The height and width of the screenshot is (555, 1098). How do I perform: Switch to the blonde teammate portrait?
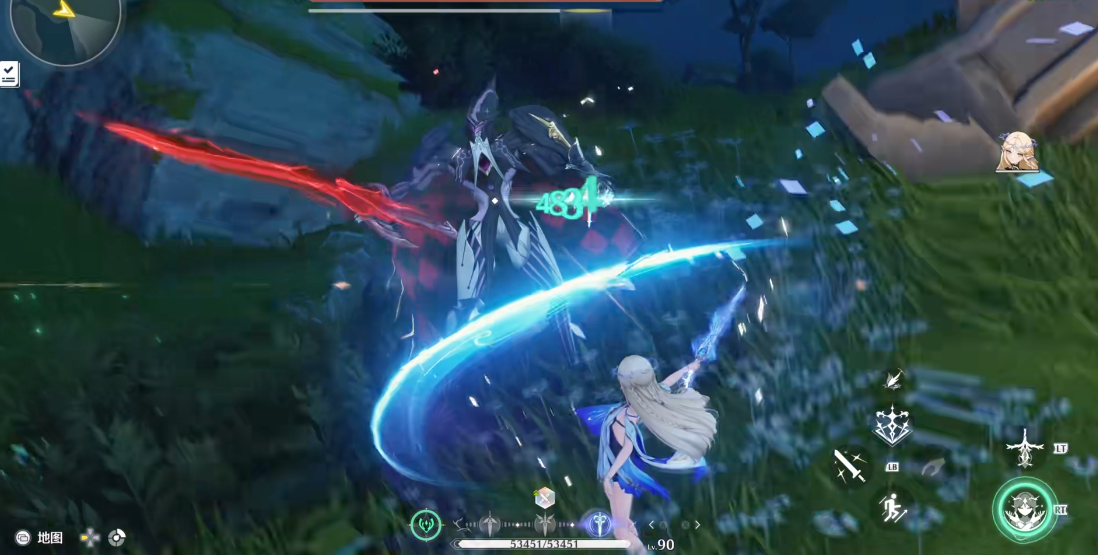(x=1018, y=151)
